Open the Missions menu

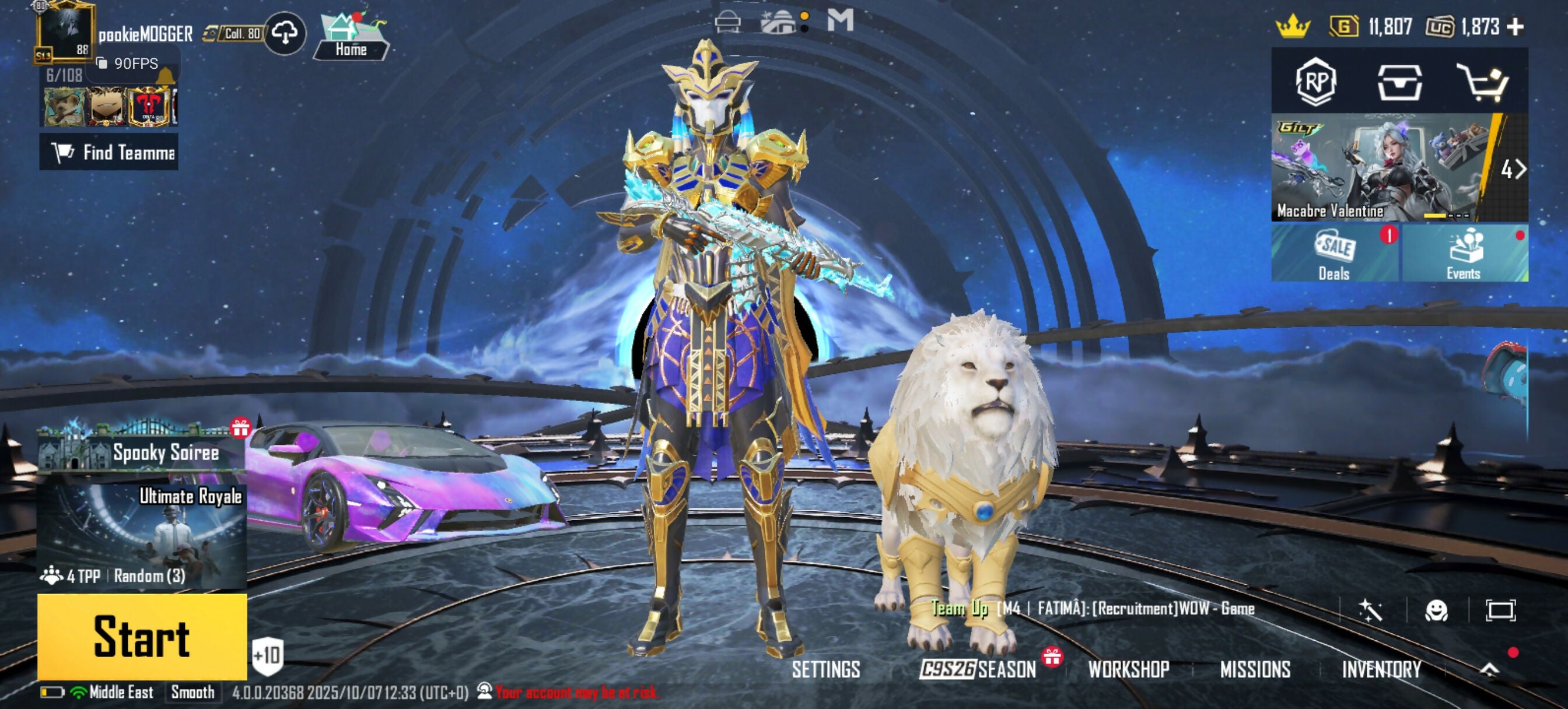[1255, 669]
